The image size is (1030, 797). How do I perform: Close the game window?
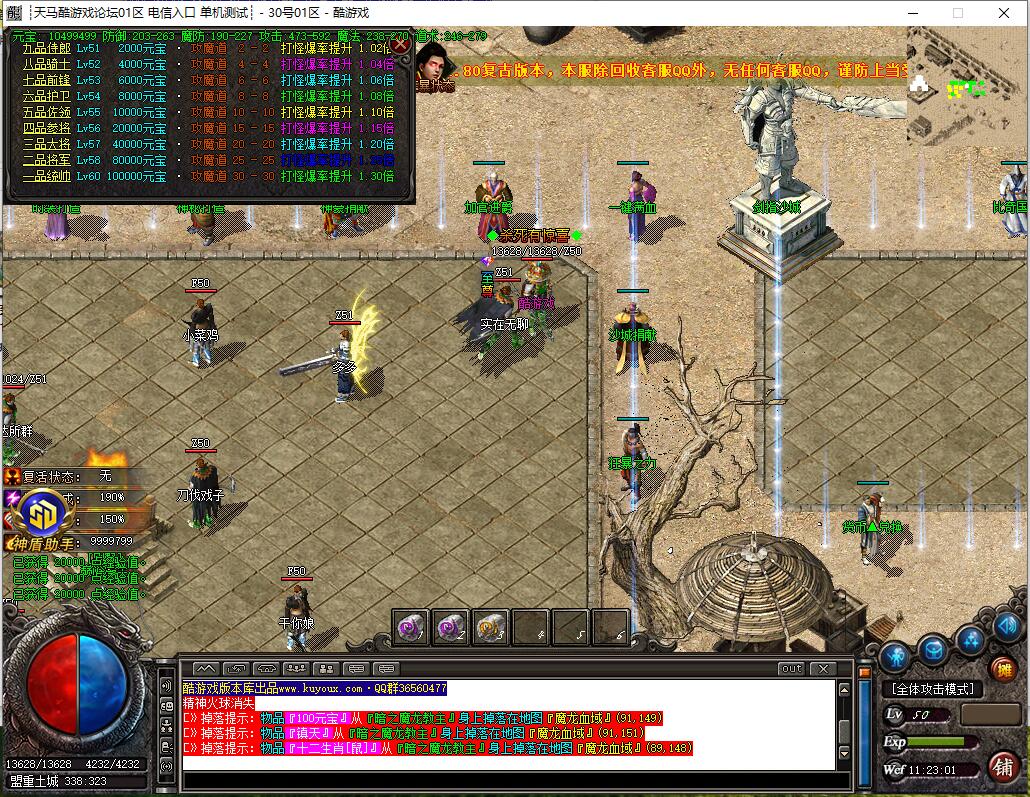[1003, 13]
